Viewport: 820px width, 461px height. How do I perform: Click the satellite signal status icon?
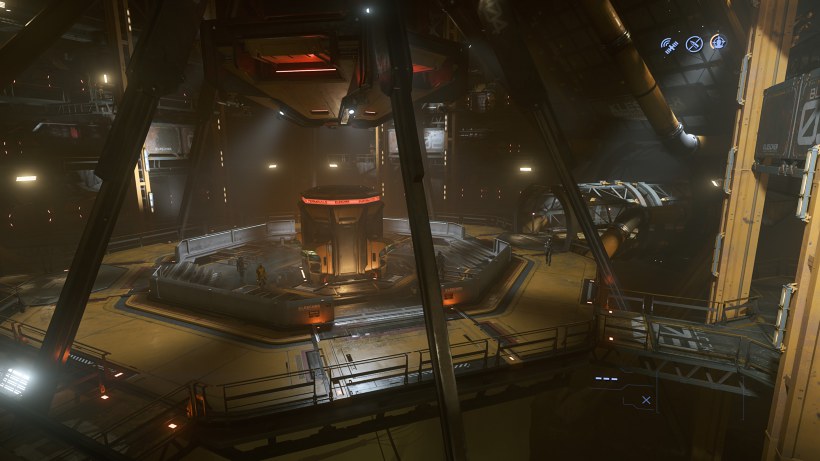[x=669, y=44]
